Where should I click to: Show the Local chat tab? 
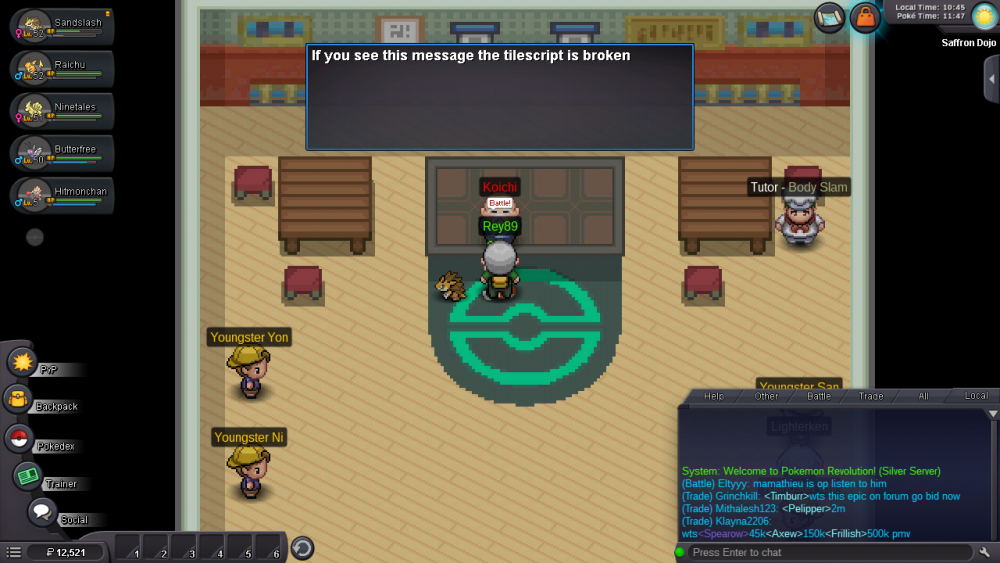[x=976, y=396]
